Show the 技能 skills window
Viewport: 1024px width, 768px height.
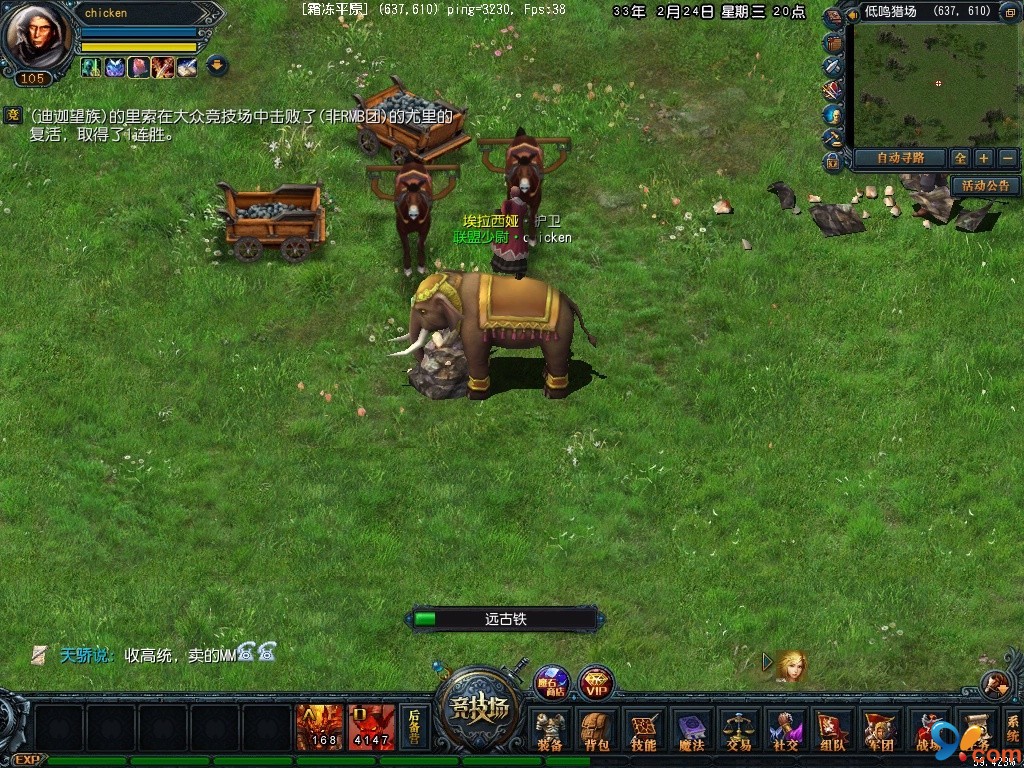pos(643,730)
